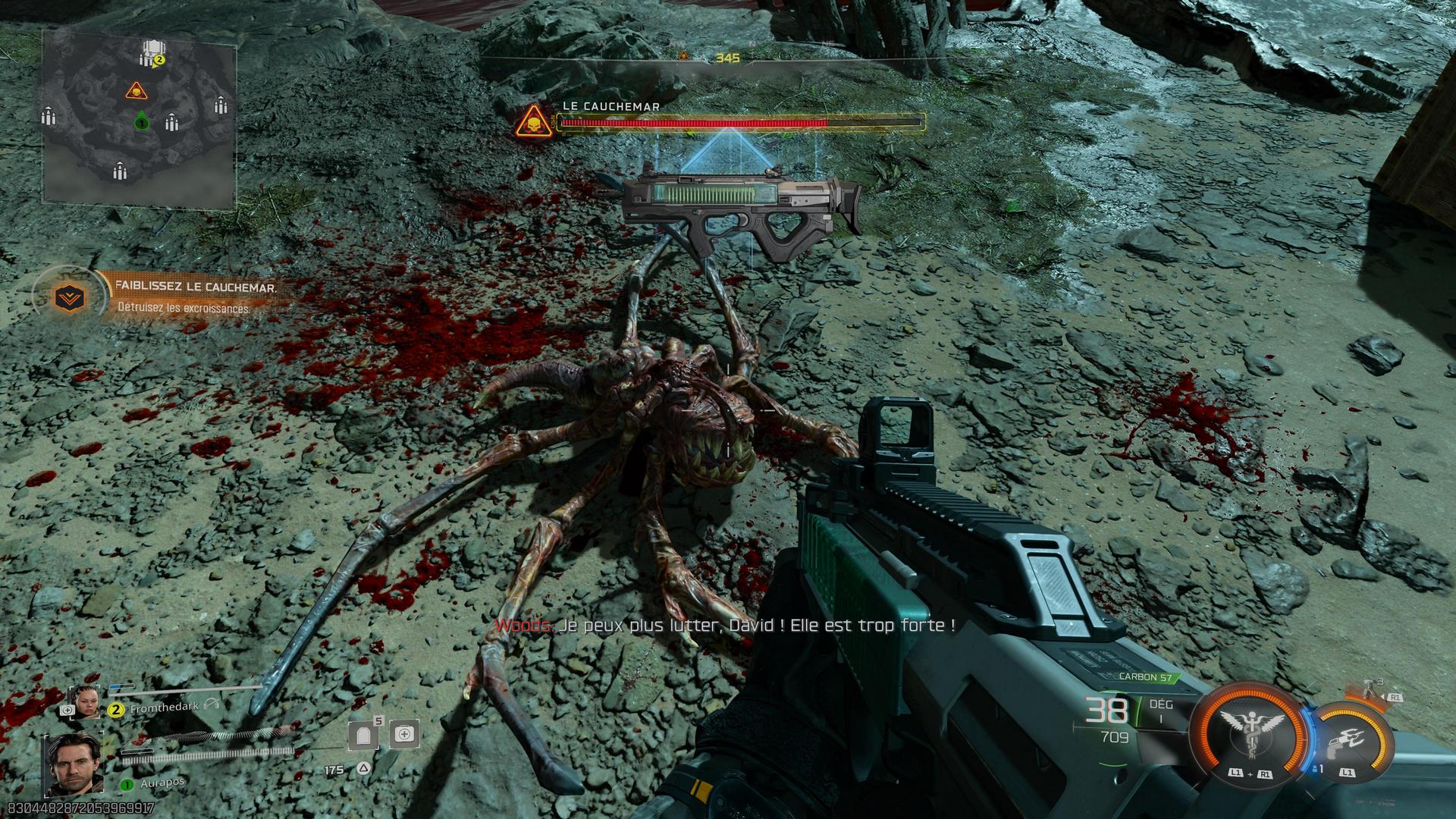This screenshot has height=819, width=1456.
Task: Select the sentry turret equipment icon
Action: pyautogui.click(x=1367, y=692)
